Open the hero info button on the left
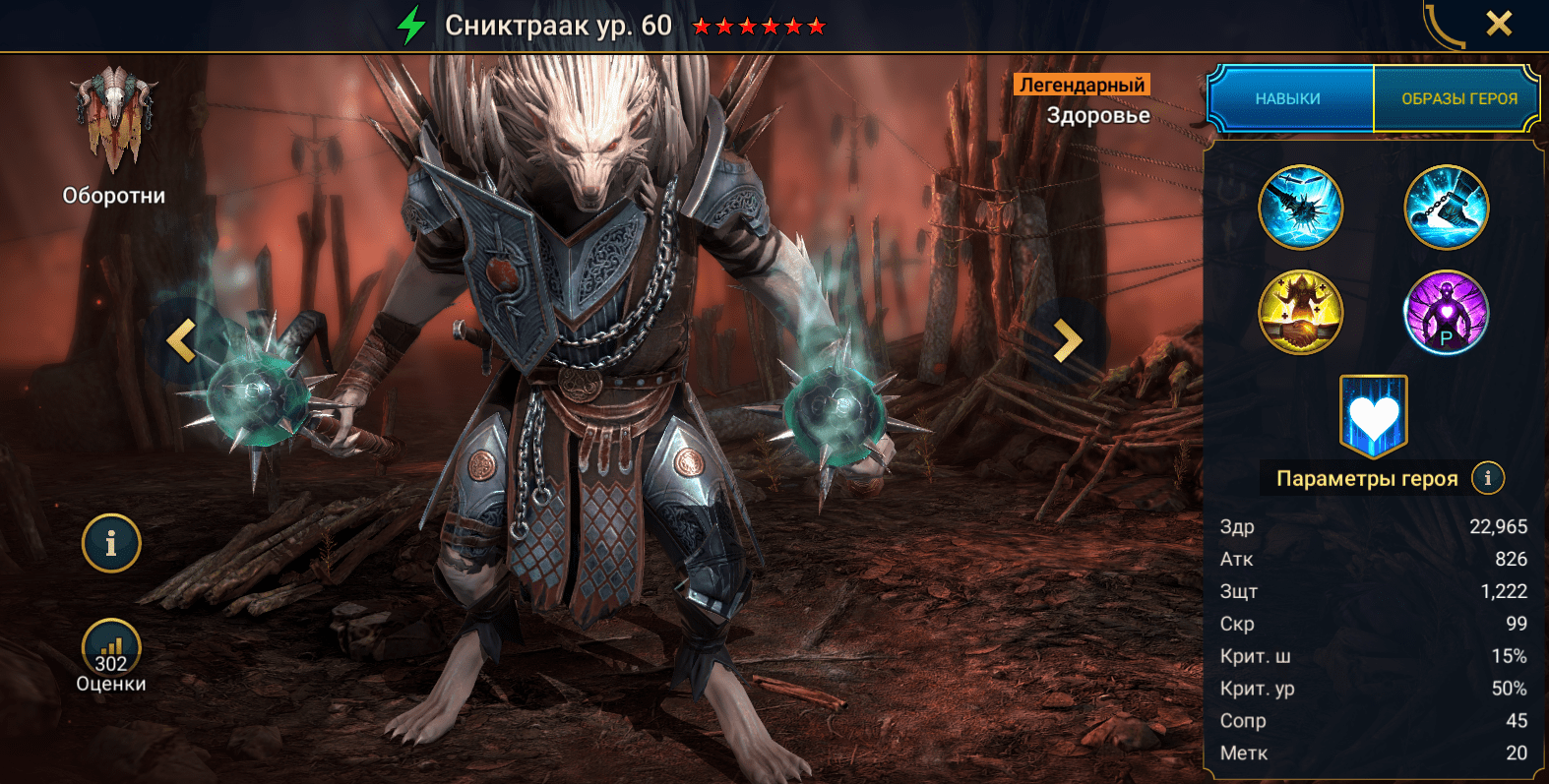The image size is (1549, 784). click(x=111, y=543)
